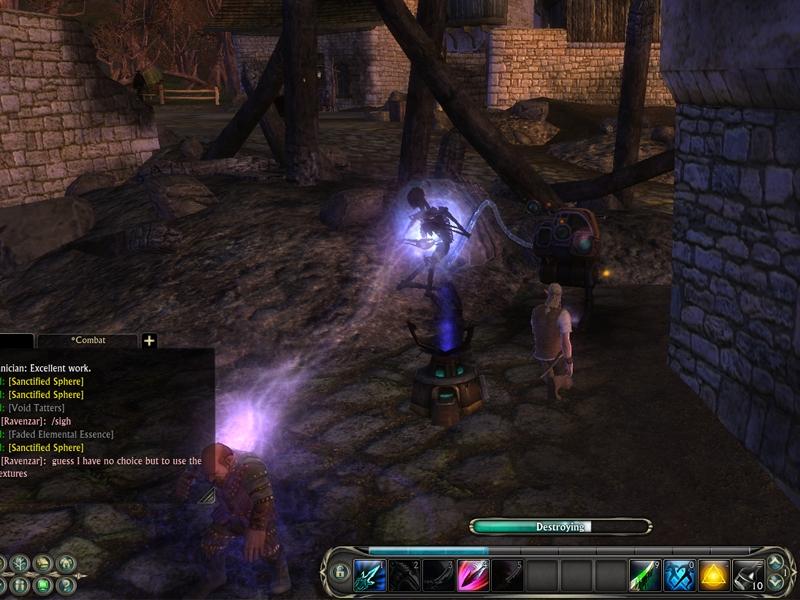This screenshot has height=600, width=800.
Task: Use the blue crossed-hammers ability in slot 0
Action: pos(680,575)
